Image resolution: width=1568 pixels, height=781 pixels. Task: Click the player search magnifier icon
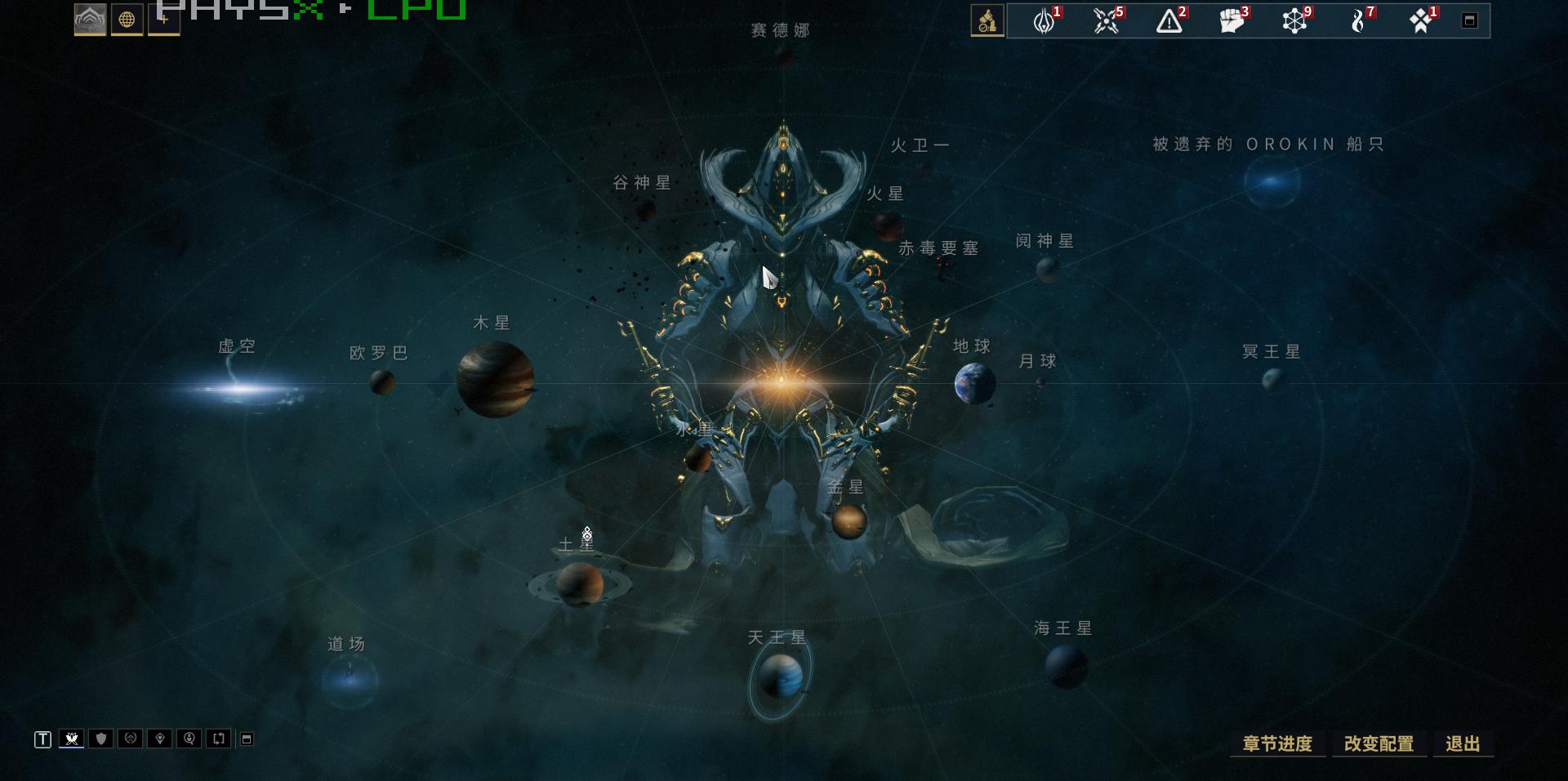point(189,739)
